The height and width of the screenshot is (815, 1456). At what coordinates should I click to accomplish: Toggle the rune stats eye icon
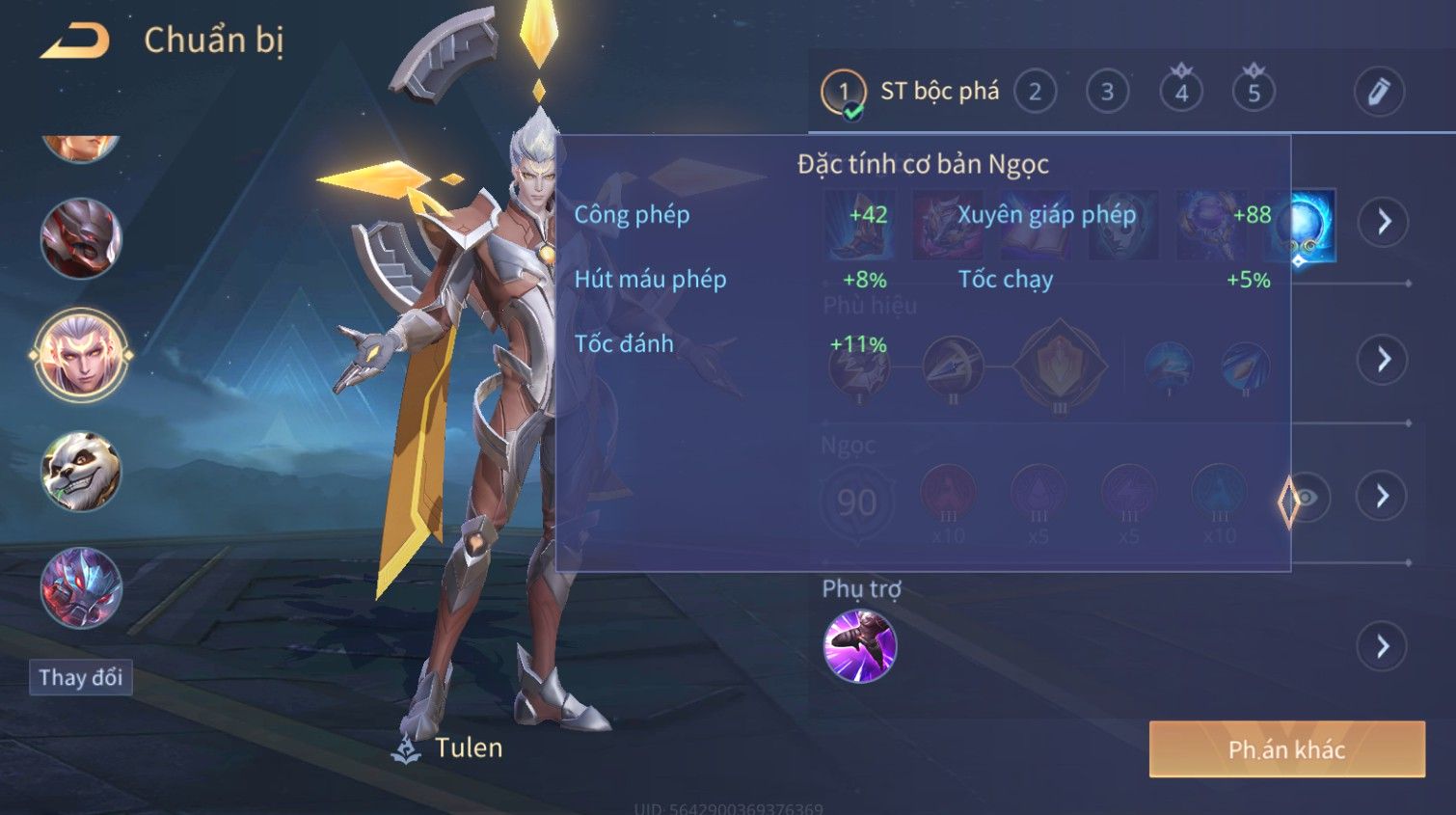click(1306, 498)
